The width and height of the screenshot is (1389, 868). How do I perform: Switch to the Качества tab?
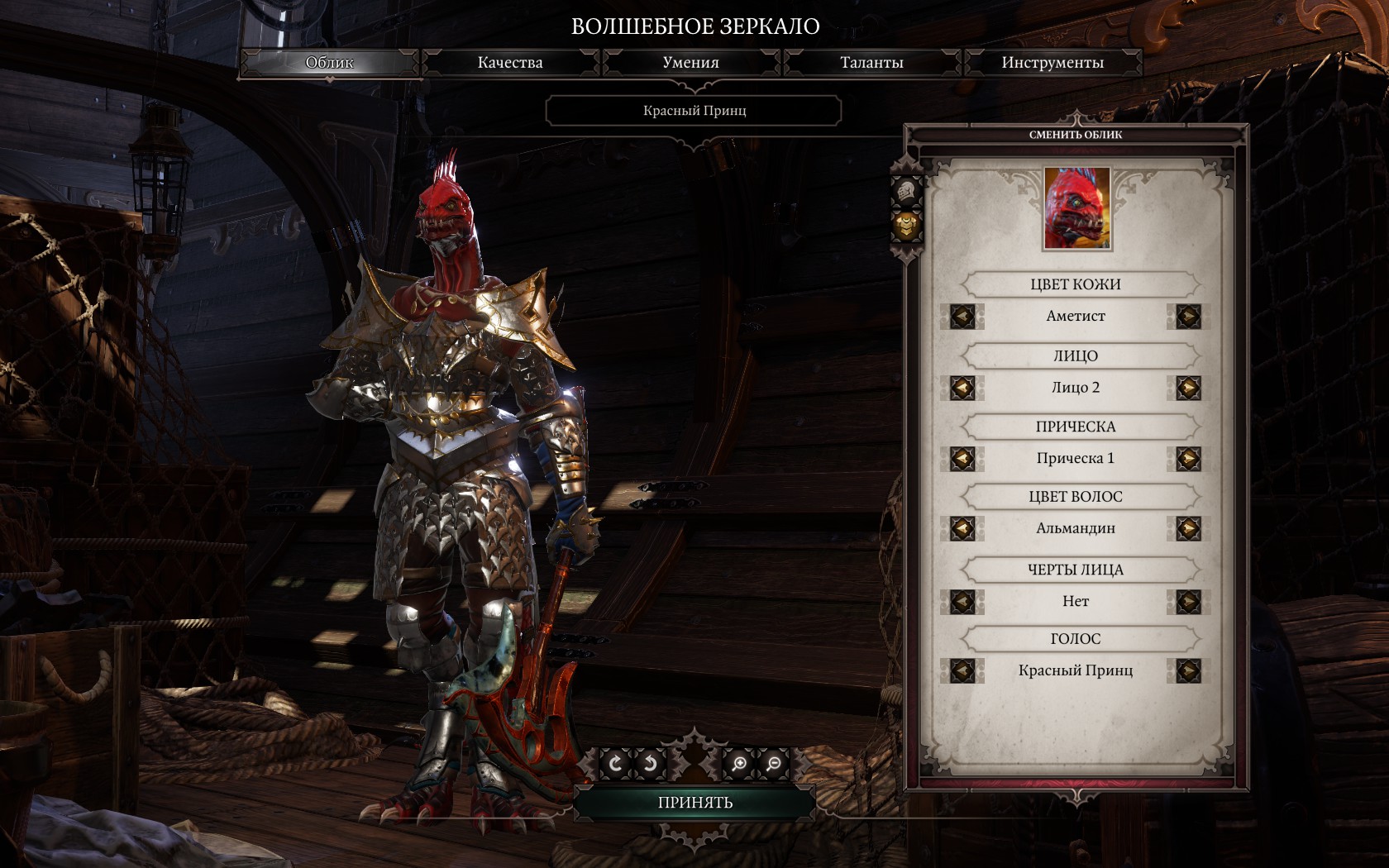point(510,63)
